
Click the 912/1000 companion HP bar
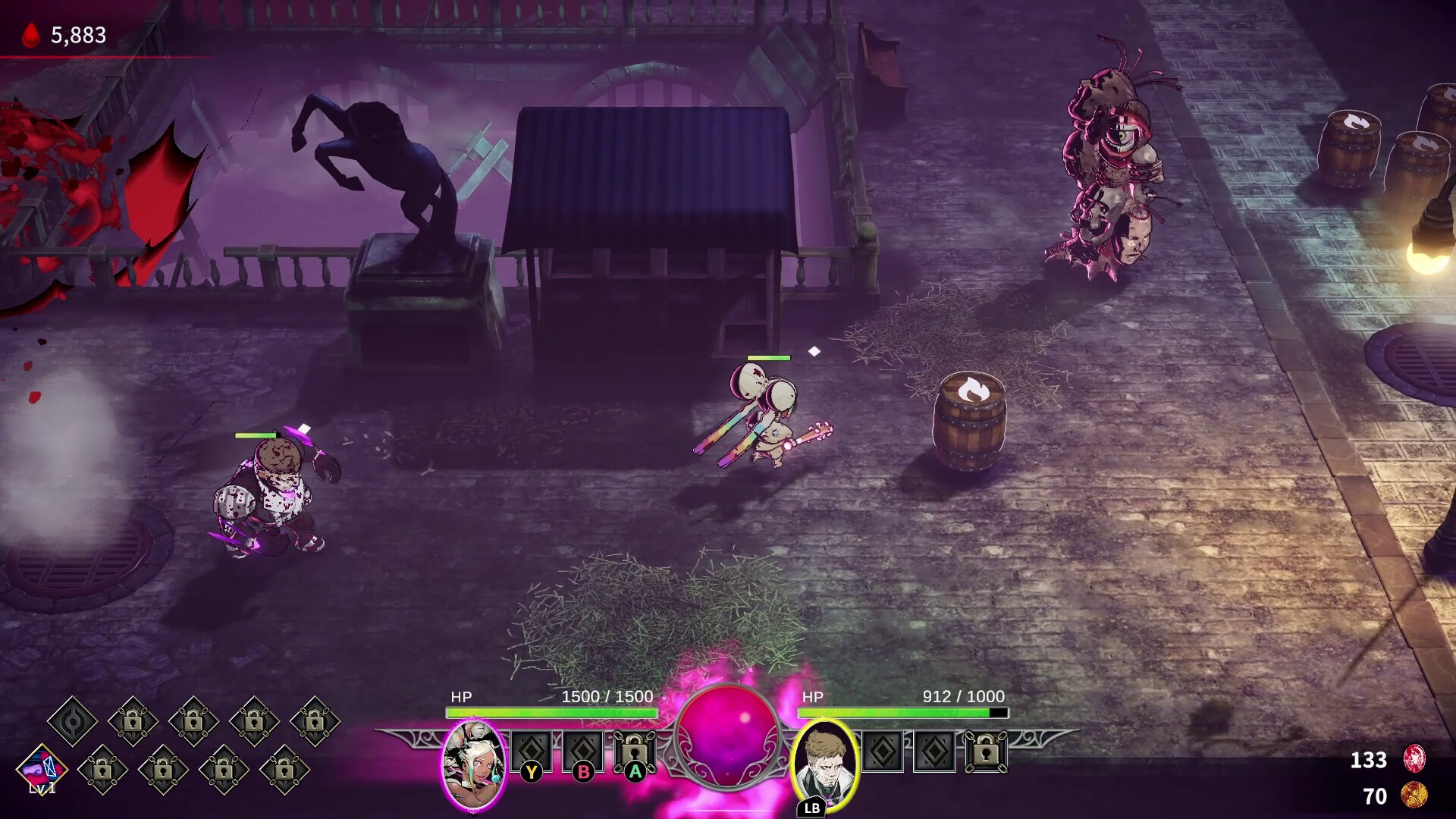click(x=902, y=713)
